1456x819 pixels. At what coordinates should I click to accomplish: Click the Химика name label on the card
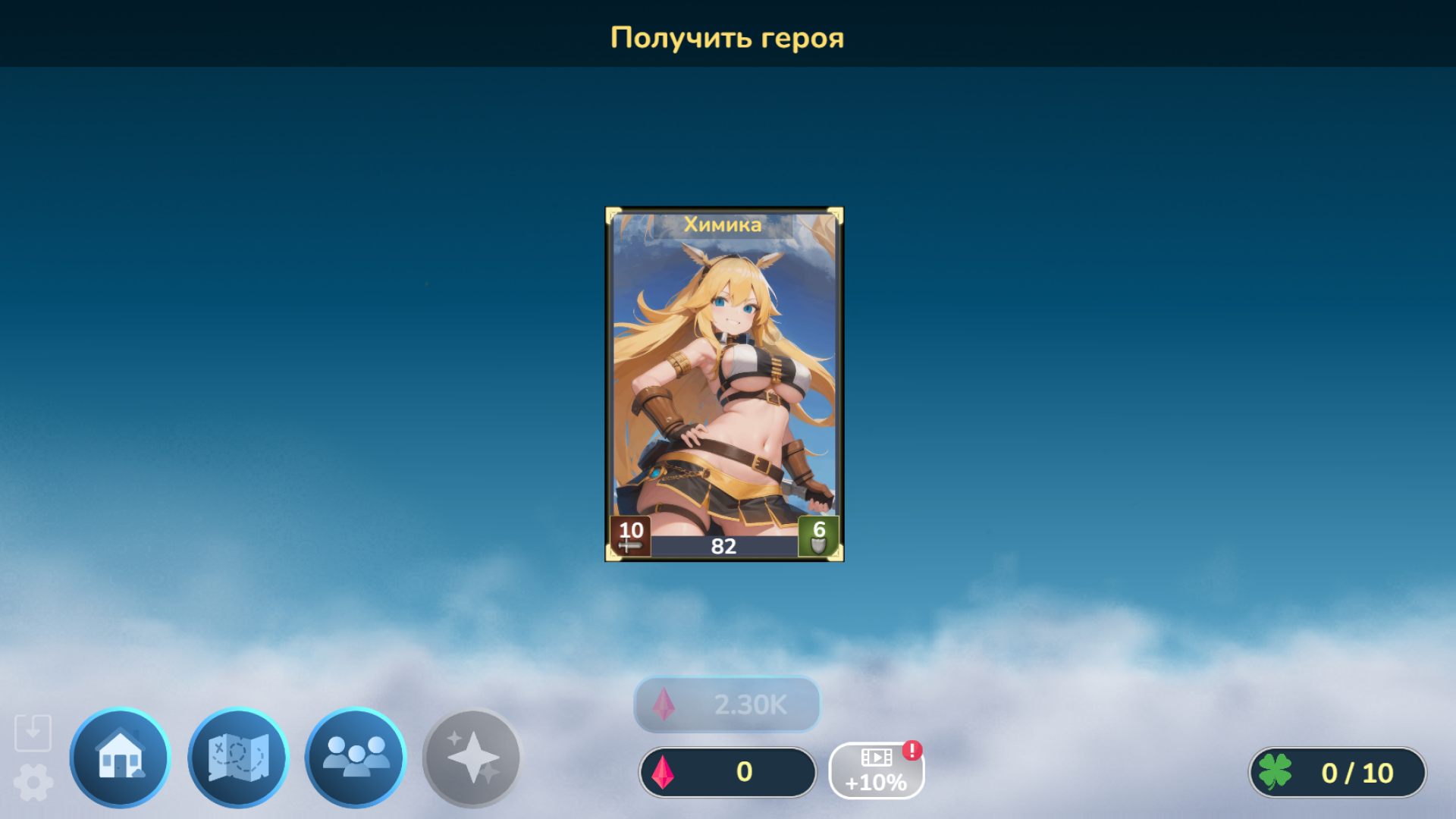(724, 224)
